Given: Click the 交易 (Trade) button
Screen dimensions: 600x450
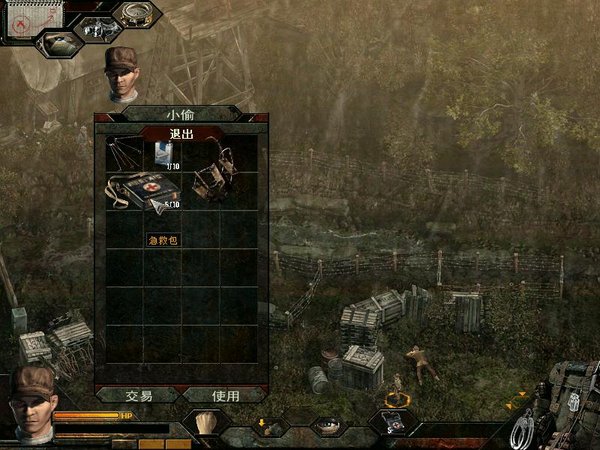Looking at the screenshot, I should 139,395.
